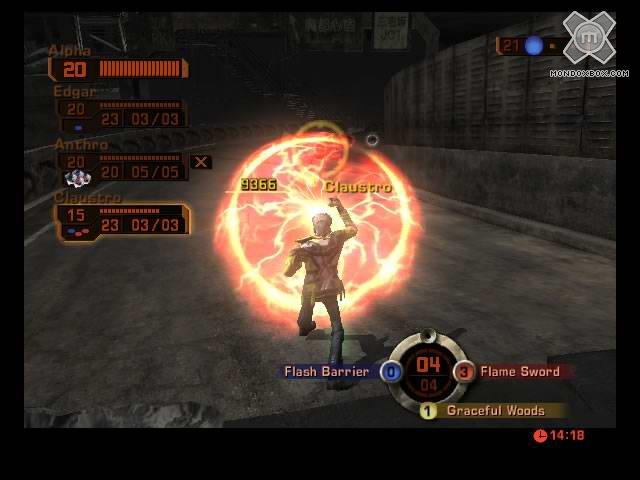
Task: Click the X marker beside Anthro
Action: coord(201,162)
